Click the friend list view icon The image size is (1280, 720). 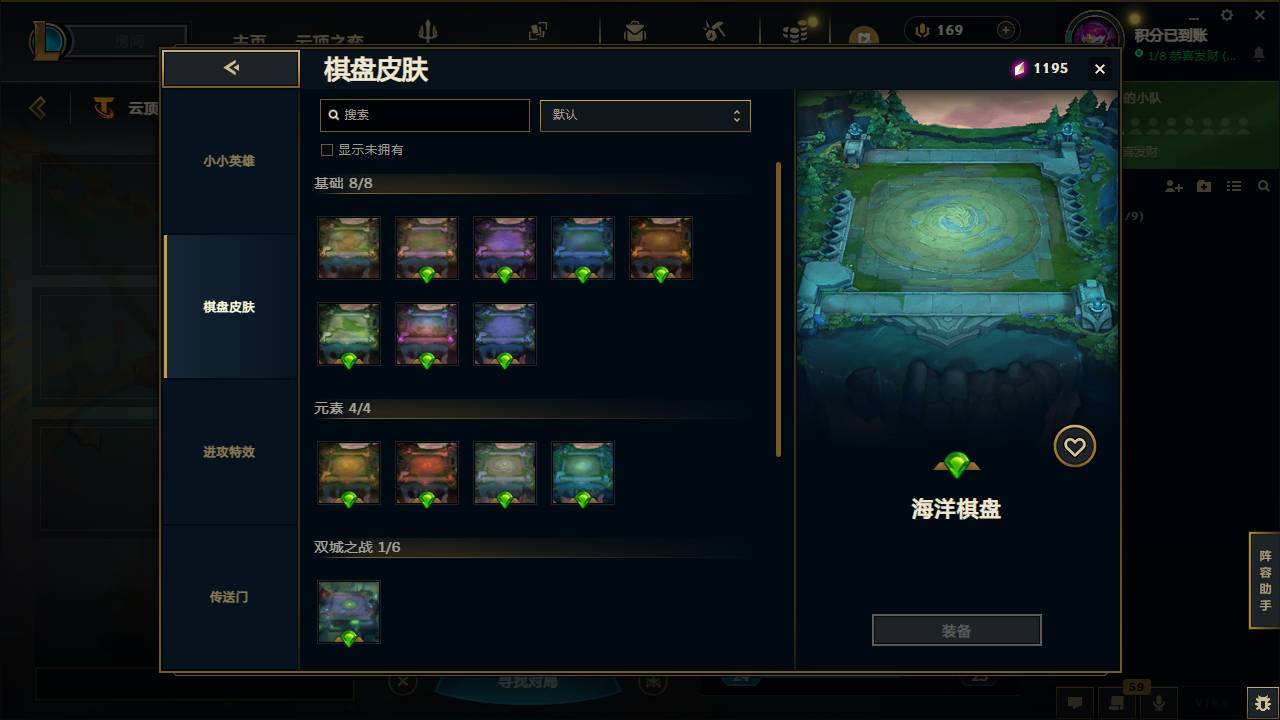tap(1234, 186)
